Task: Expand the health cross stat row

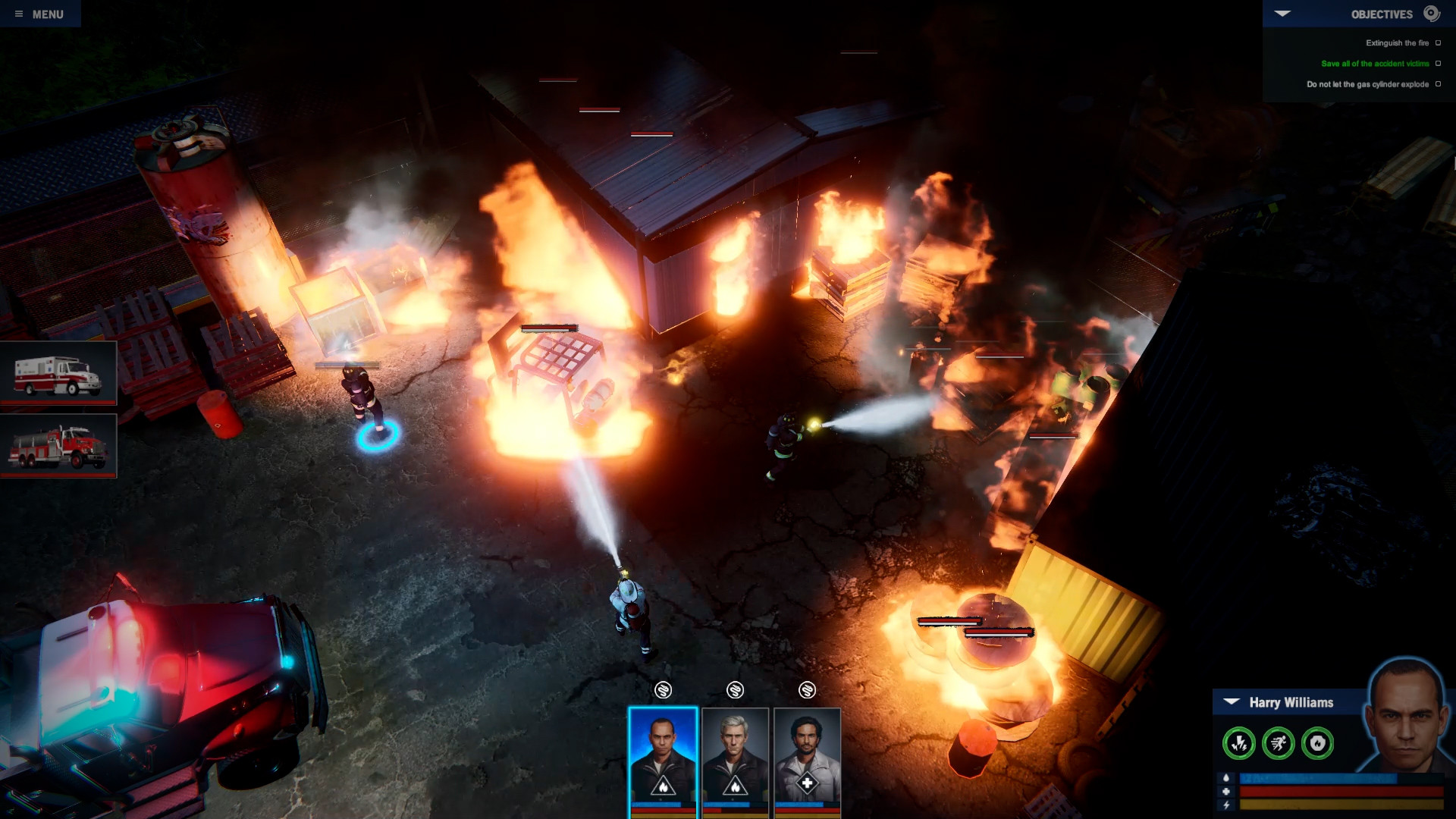Action: click(x=1226, y=793)
